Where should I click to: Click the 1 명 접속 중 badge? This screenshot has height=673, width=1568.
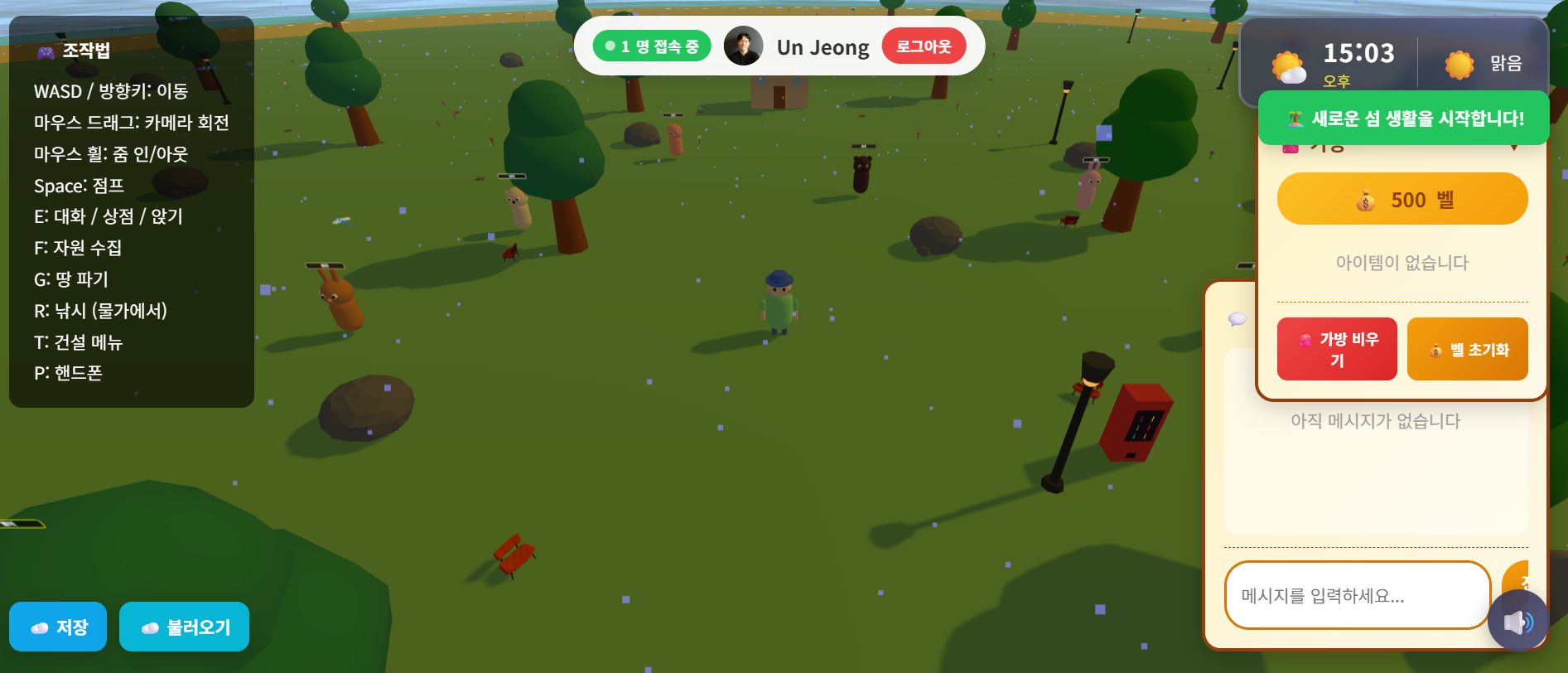click(x=652, y=46)
